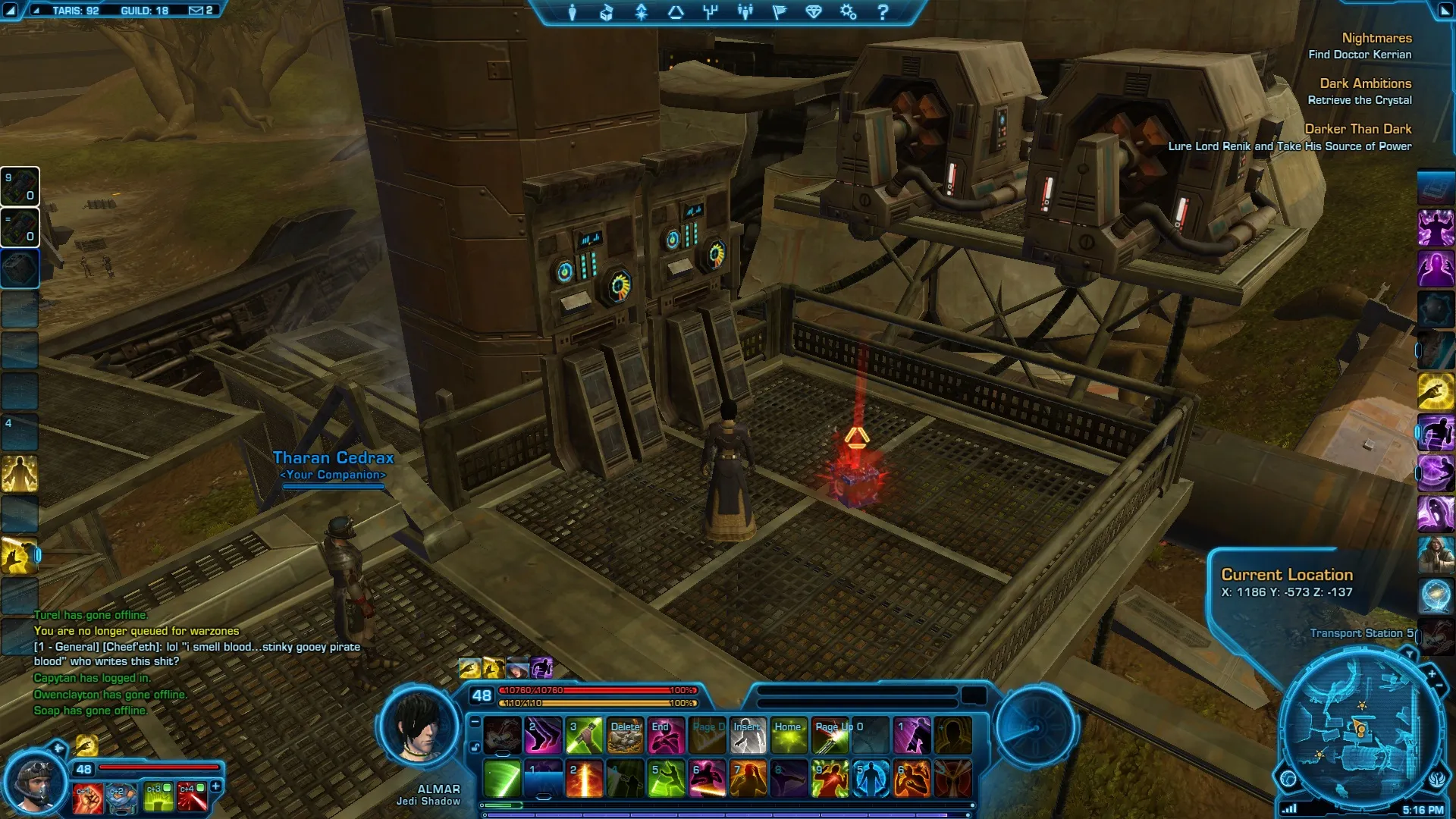1456x819 pixels.
Task: Open the guild flag menu
Action: [x=779, y=12]
